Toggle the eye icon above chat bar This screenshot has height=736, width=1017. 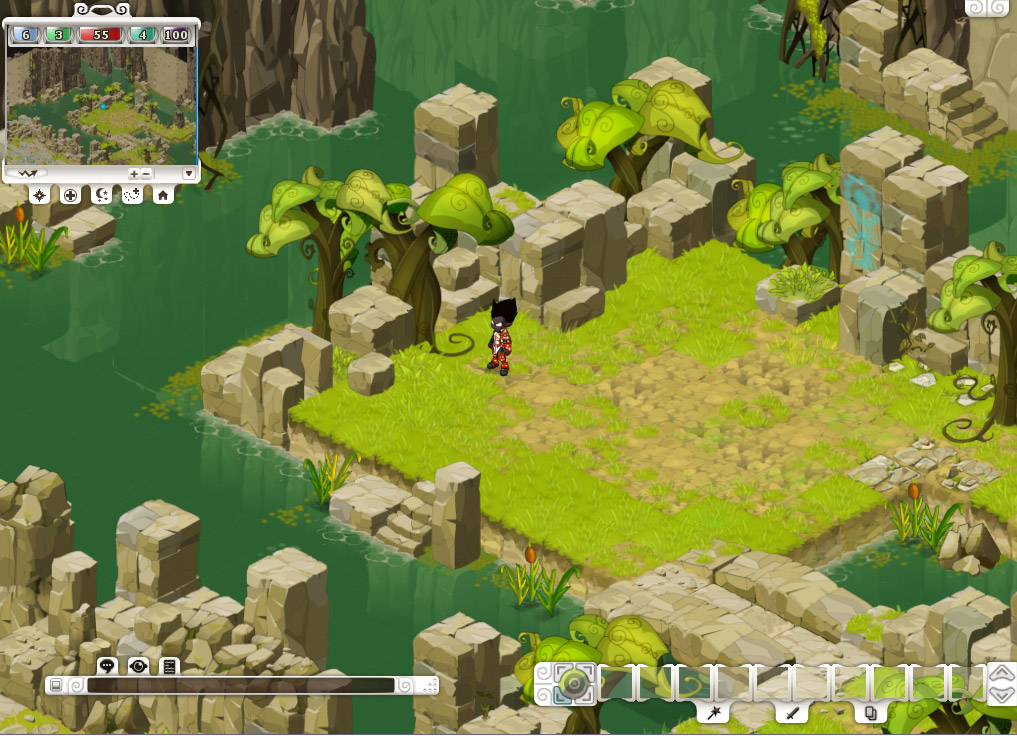138,666
